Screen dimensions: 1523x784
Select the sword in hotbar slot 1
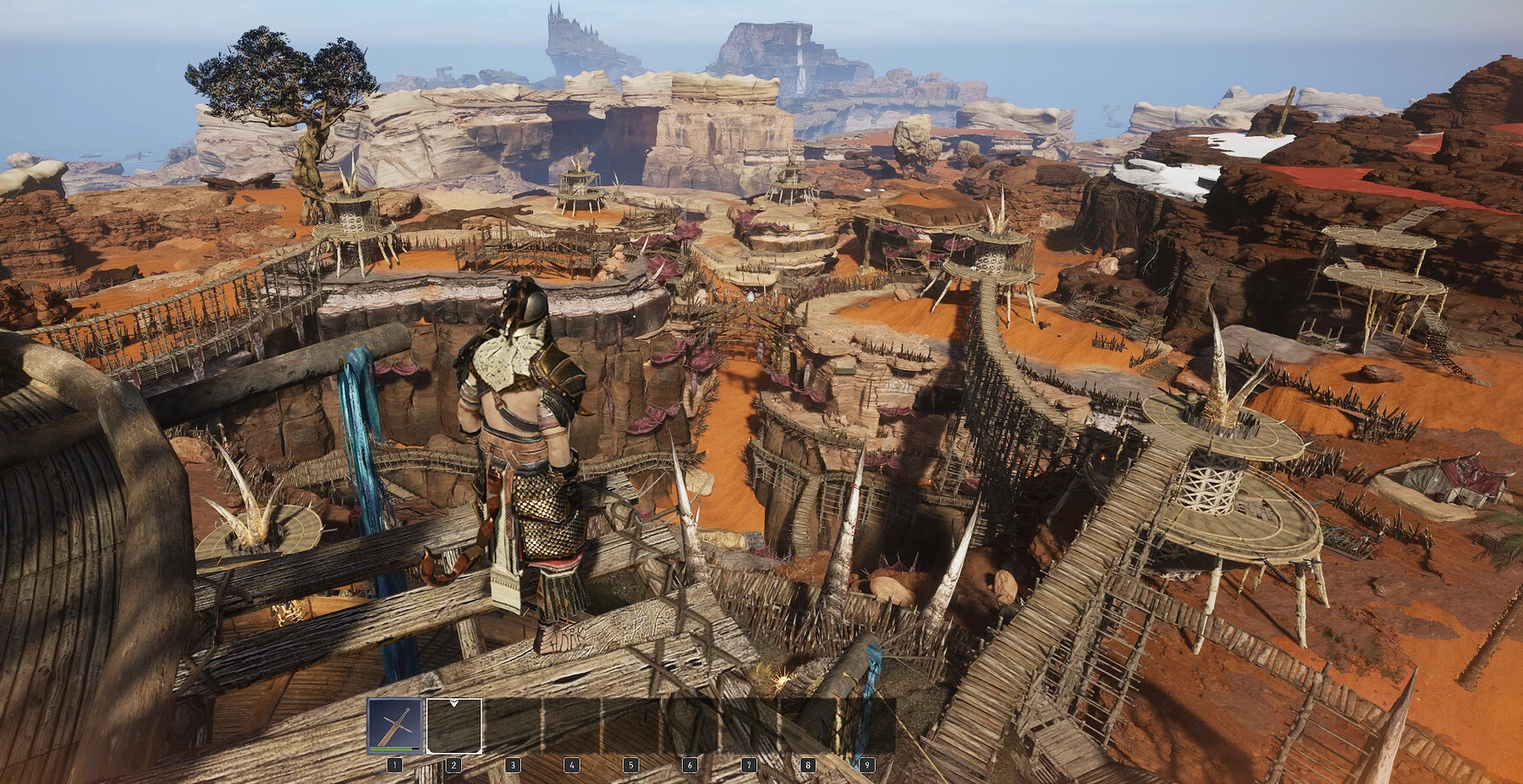click(395, 725)
